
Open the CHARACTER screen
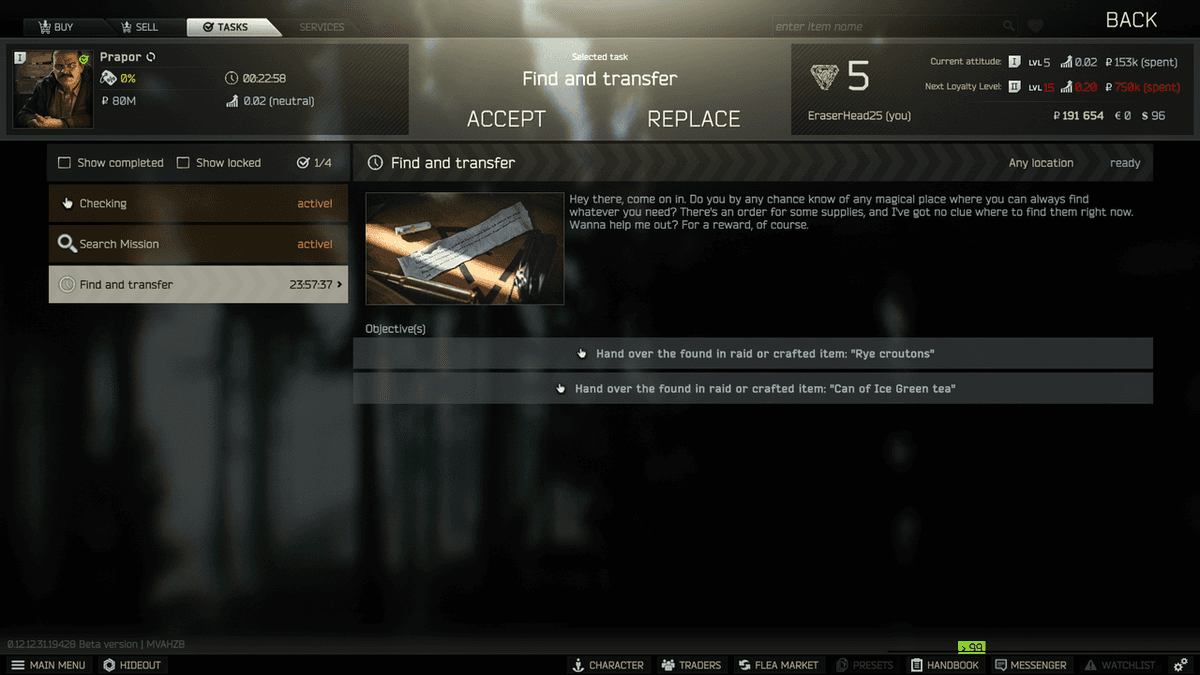click(x=607, y=665)
